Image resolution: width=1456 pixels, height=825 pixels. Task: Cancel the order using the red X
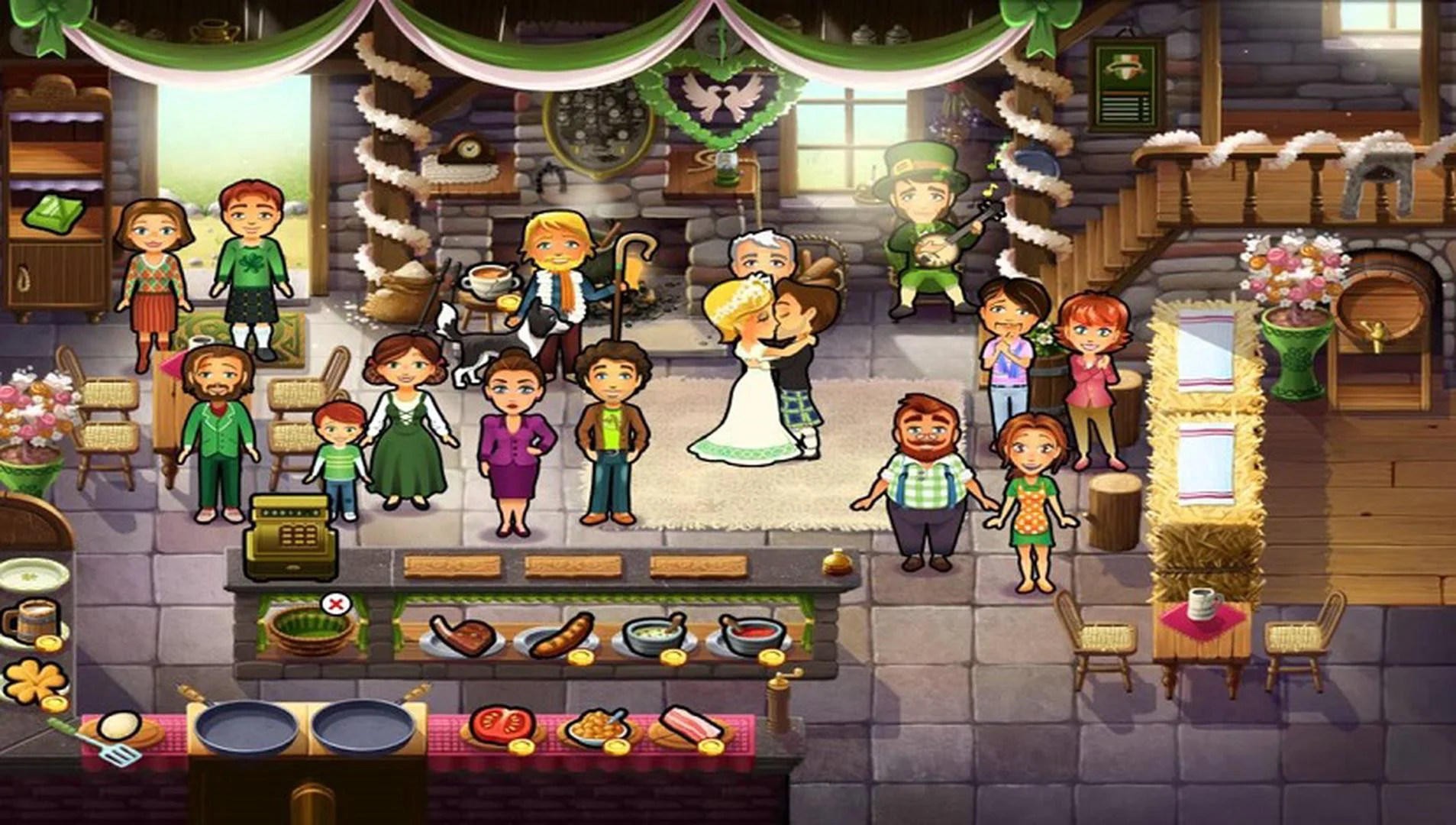pyautogui.click(x=334, y=604)
